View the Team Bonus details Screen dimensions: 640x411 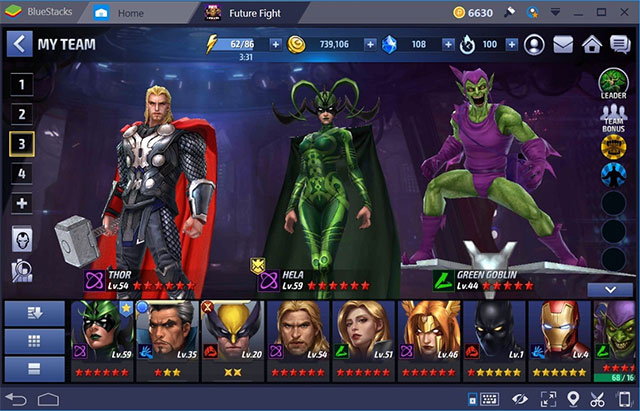click(612, 119)
